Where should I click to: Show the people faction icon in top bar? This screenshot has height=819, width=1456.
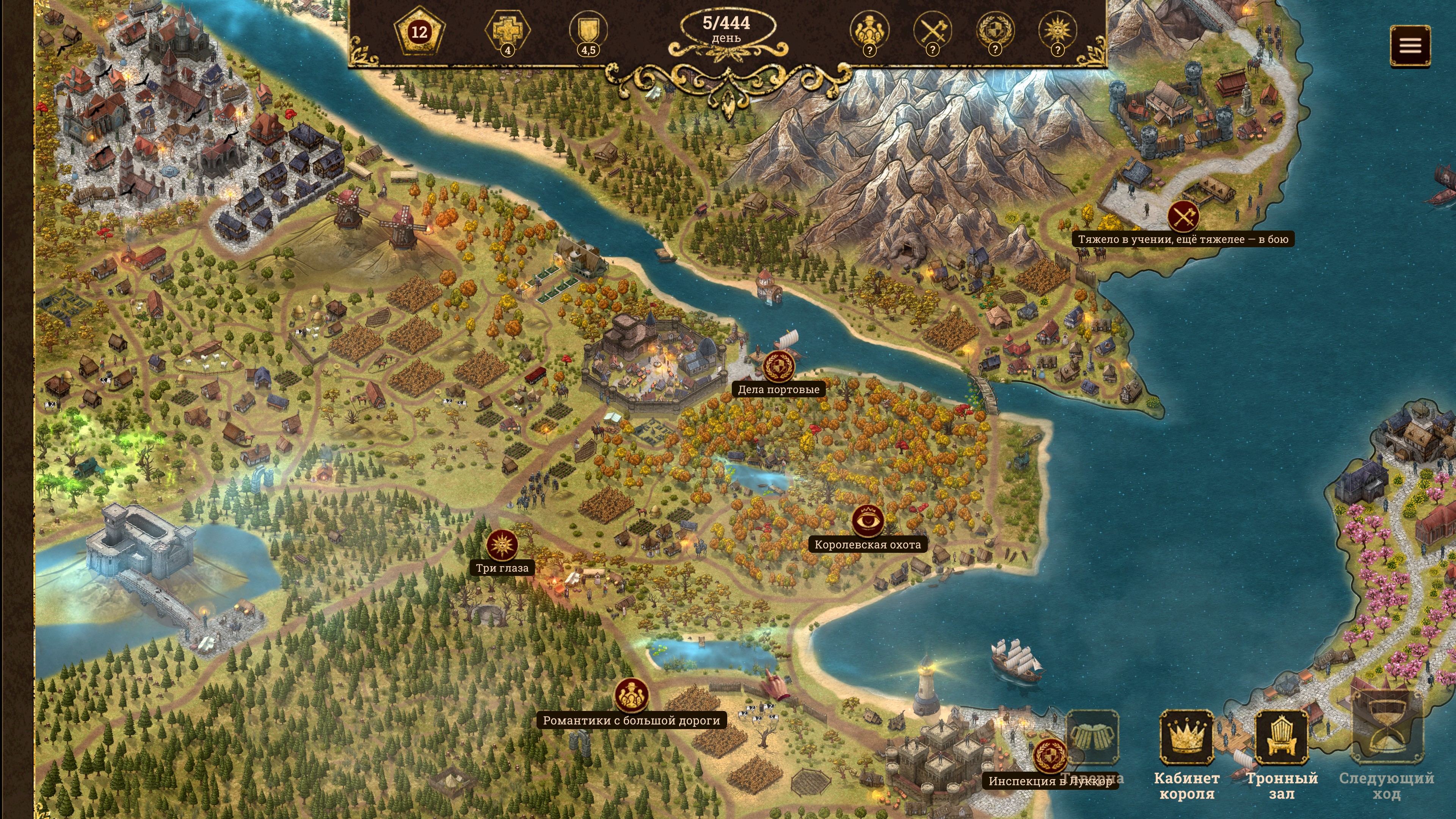pyautogui.click(x=869, y=30)
